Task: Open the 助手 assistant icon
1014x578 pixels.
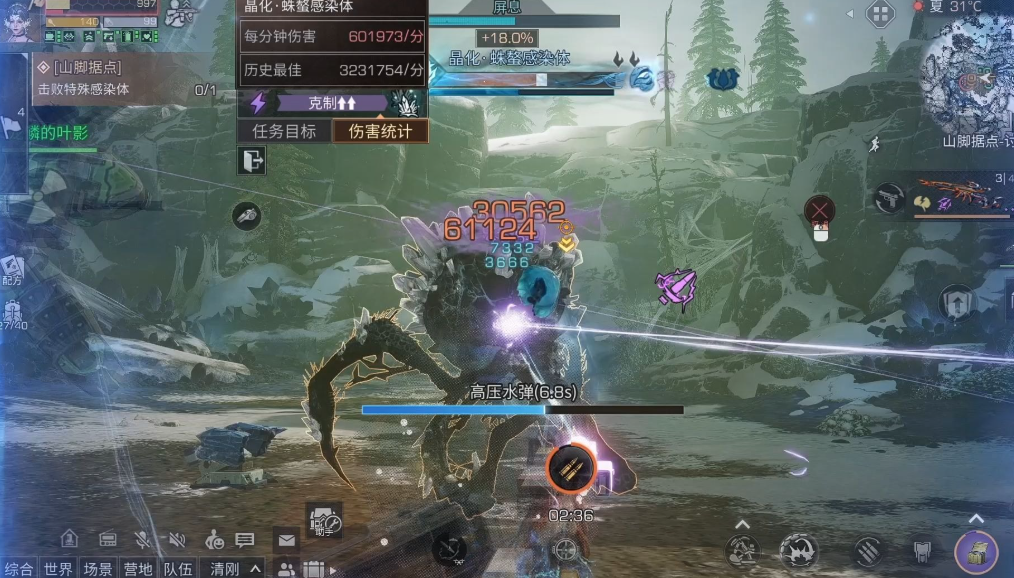Action: click(x=325, y=520)
